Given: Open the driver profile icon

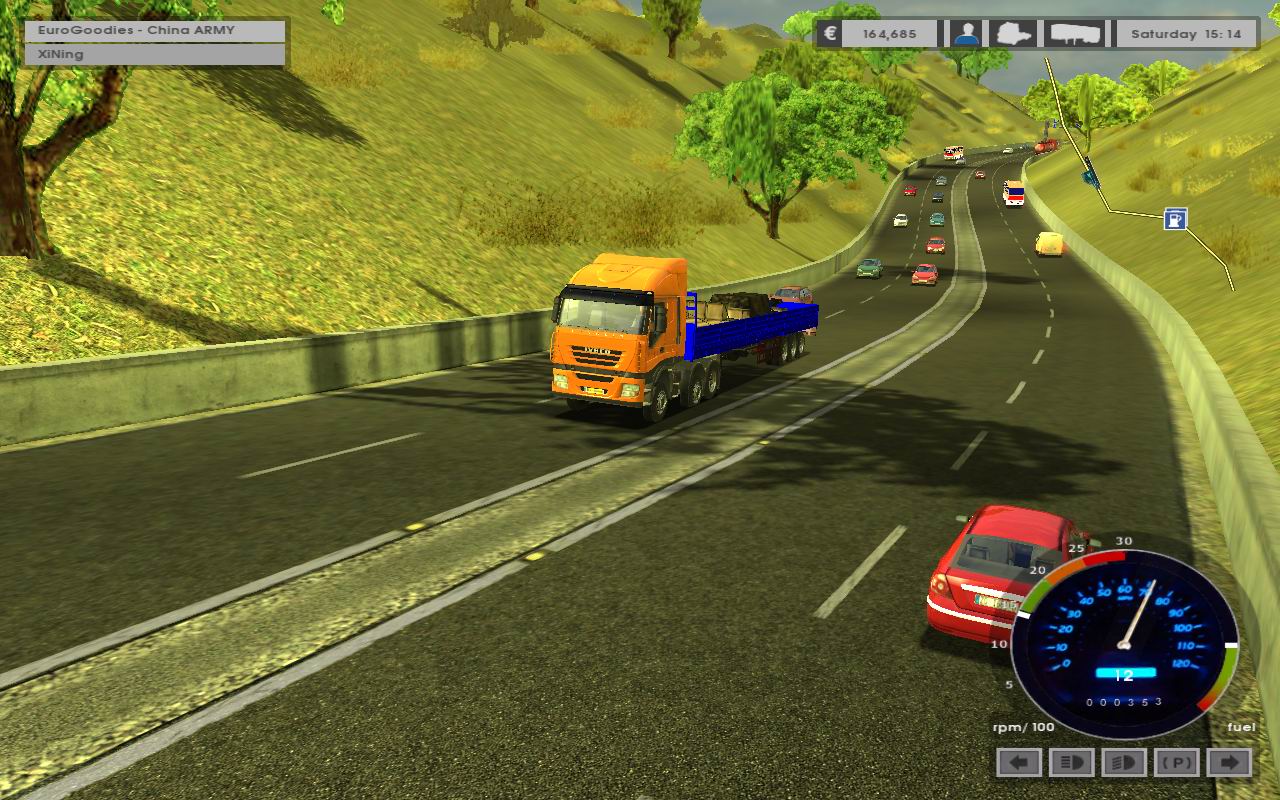Looking at the screenshot, I should point(965,34).
